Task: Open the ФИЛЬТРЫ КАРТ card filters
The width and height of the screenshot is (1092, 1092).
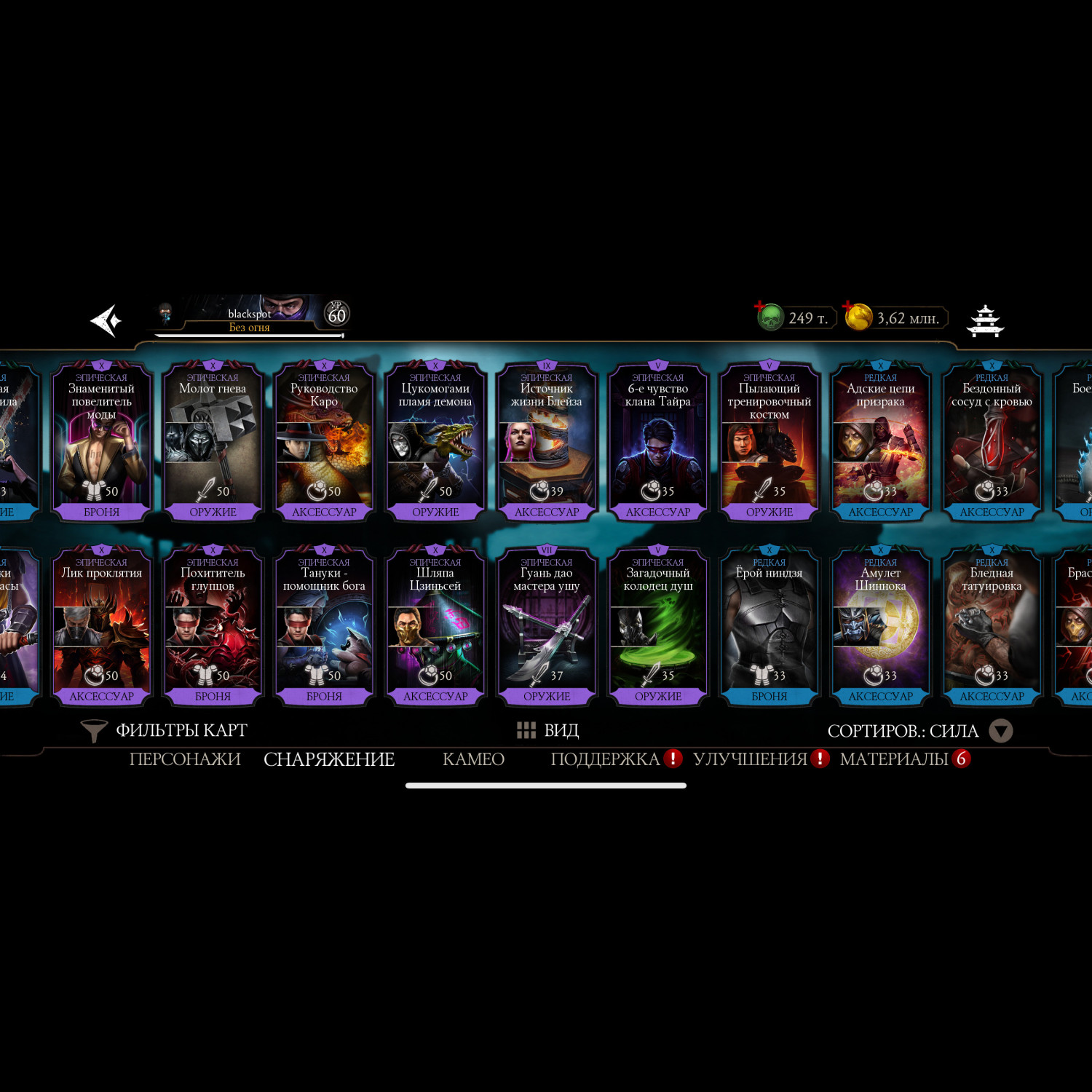Action: click(x=165, y=730)
